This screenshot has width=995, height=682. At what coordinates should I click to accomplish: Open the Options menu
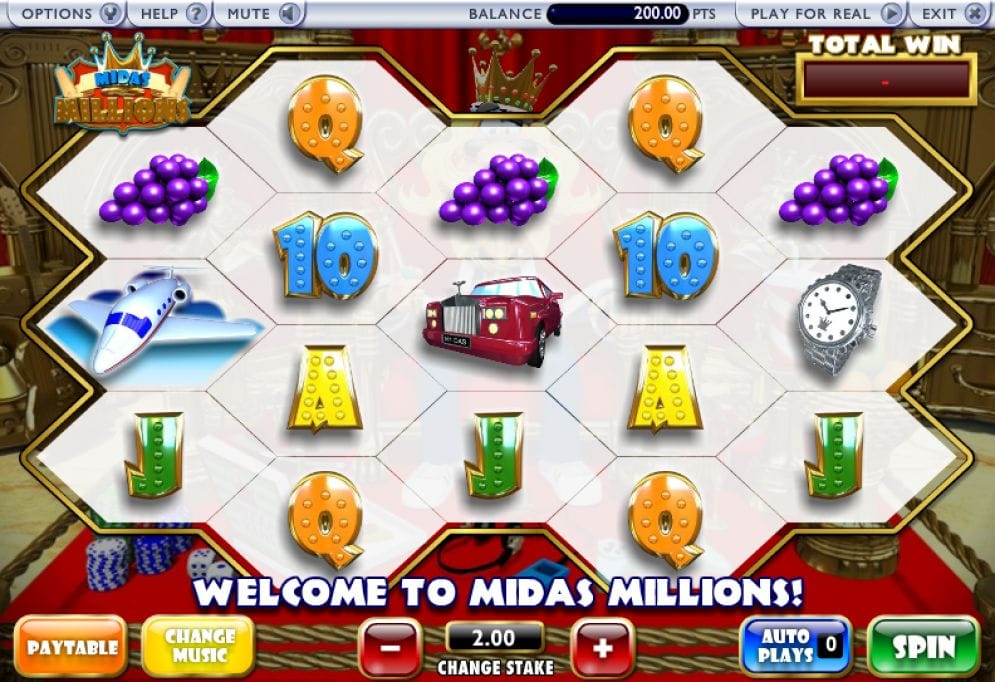tap(66, 14)
